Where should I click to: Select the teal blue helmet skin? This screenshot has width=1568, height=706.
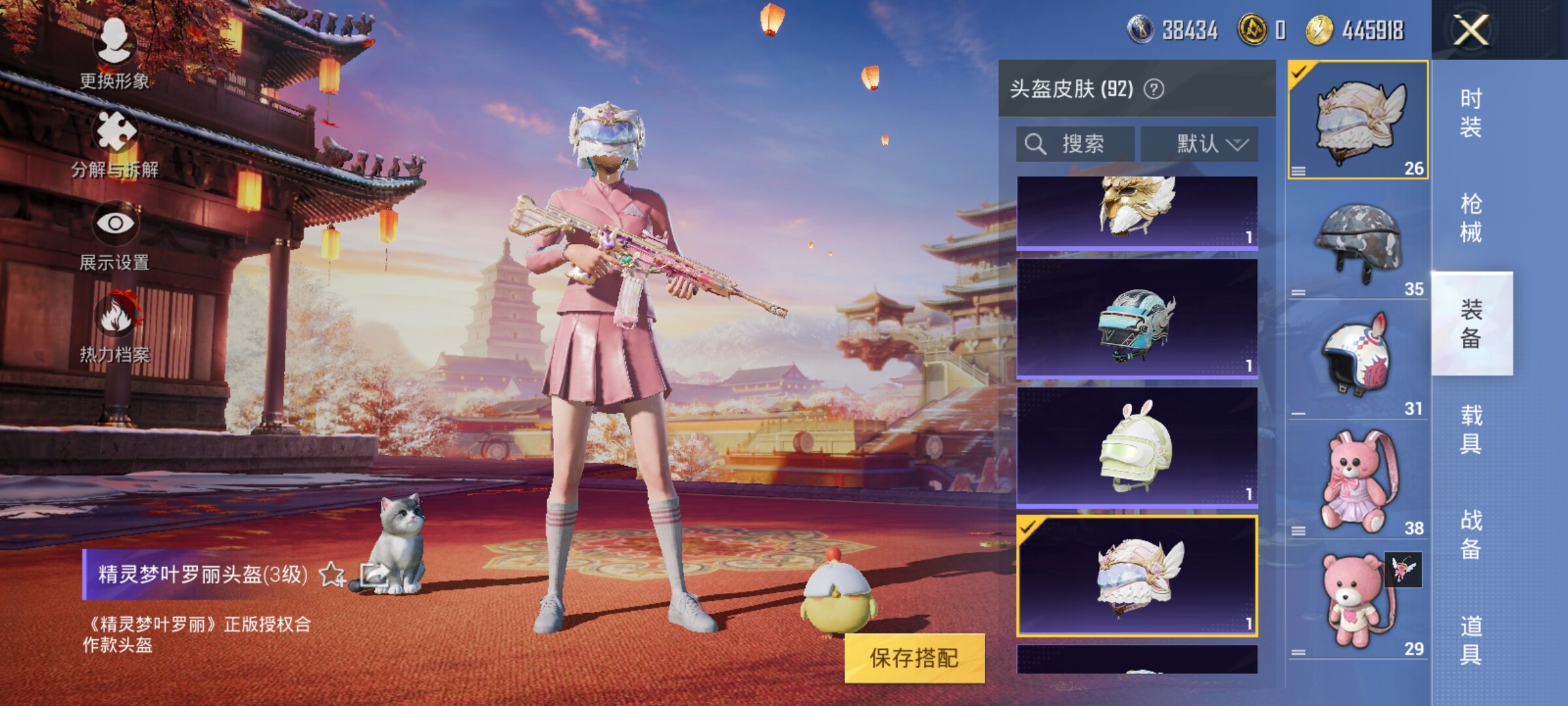[1137, 318]
